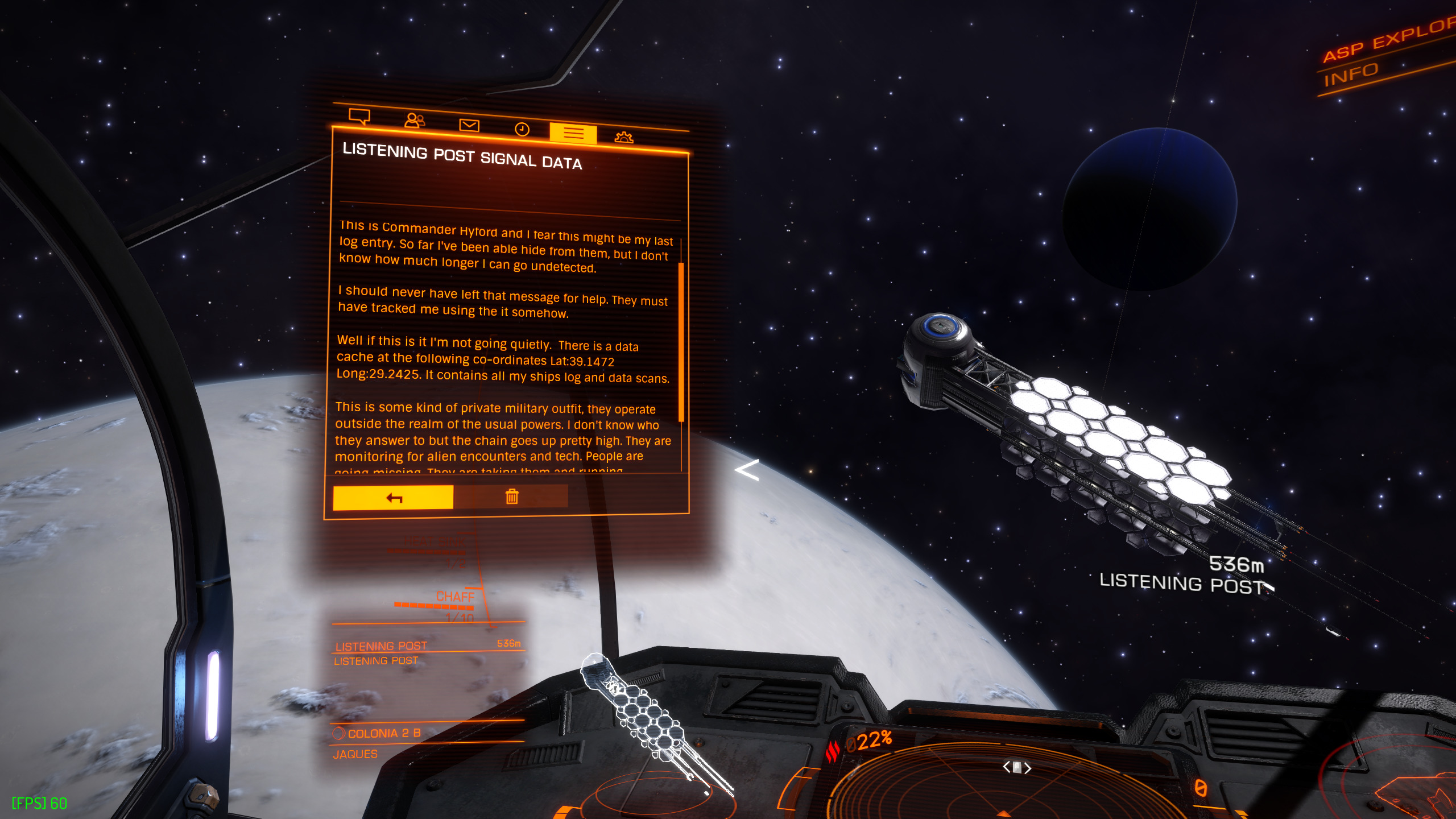Image resolution: width=1456 pixels, height=819 pixels.
Task: Select the highlighted message list tab
Action: coord(573,133)
